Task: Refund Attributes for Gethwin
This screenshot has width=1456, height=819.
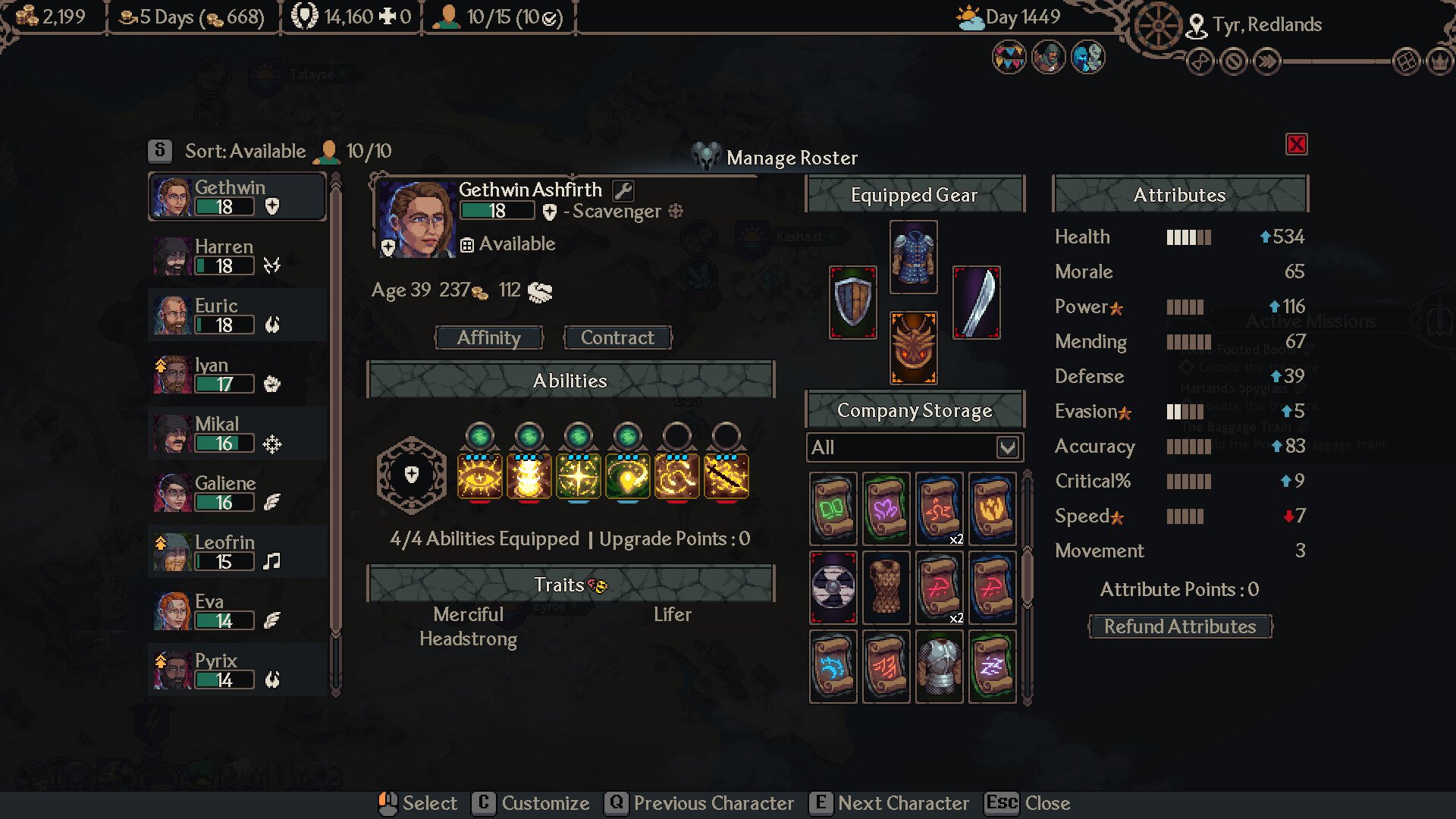Action: (x=1179, y=627)
